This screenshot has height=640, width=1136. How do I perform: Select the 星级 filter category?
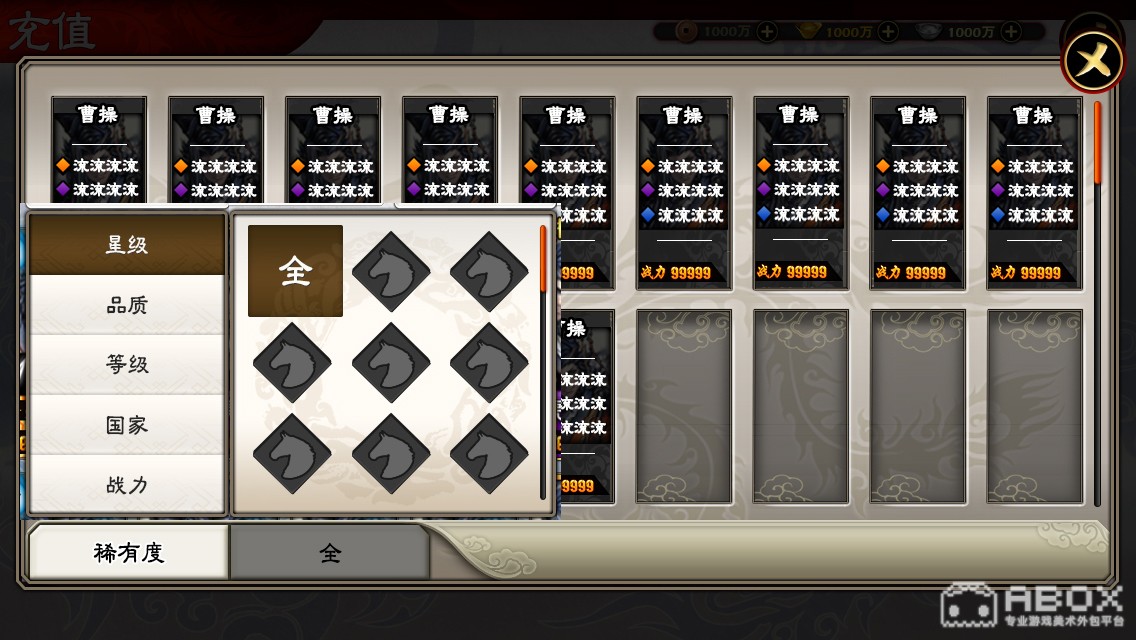(127, 244)
